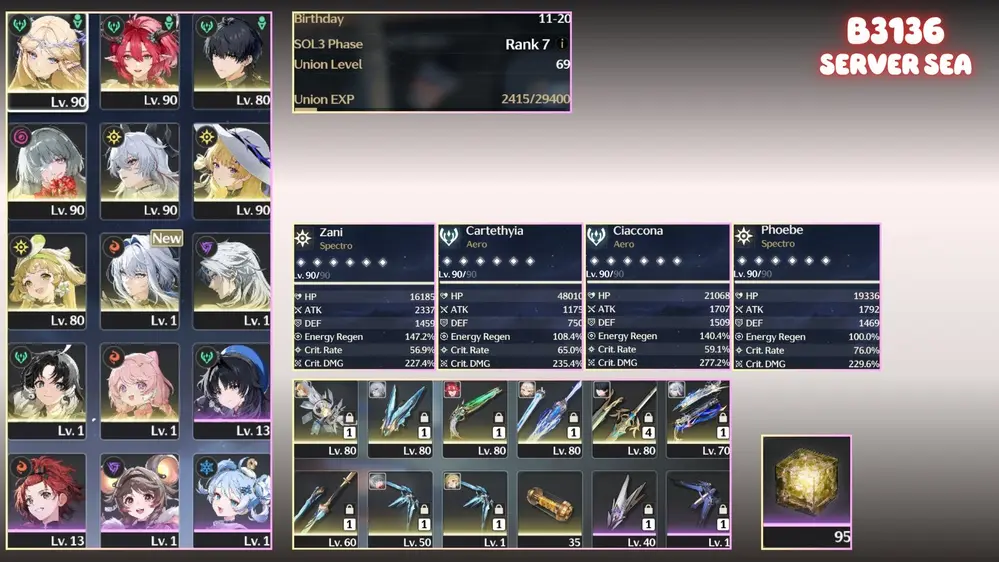Viewport: 999px width, 562px height.
Task: Select the golden tube item with count 35
Action: pos(549,509)
